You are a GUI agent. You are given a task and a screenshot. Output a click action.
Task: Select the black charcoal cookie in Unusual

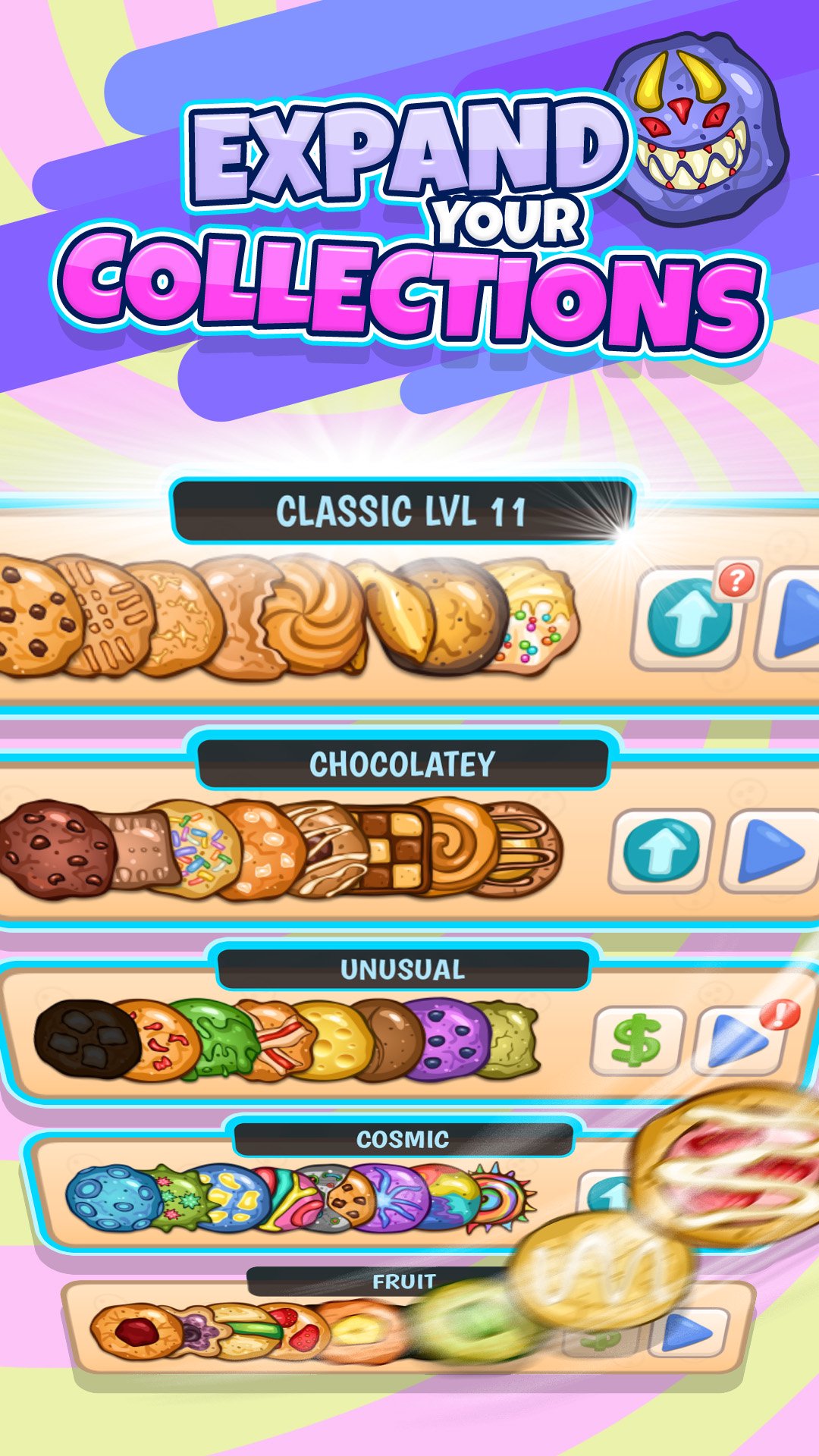pos(85,1039)
